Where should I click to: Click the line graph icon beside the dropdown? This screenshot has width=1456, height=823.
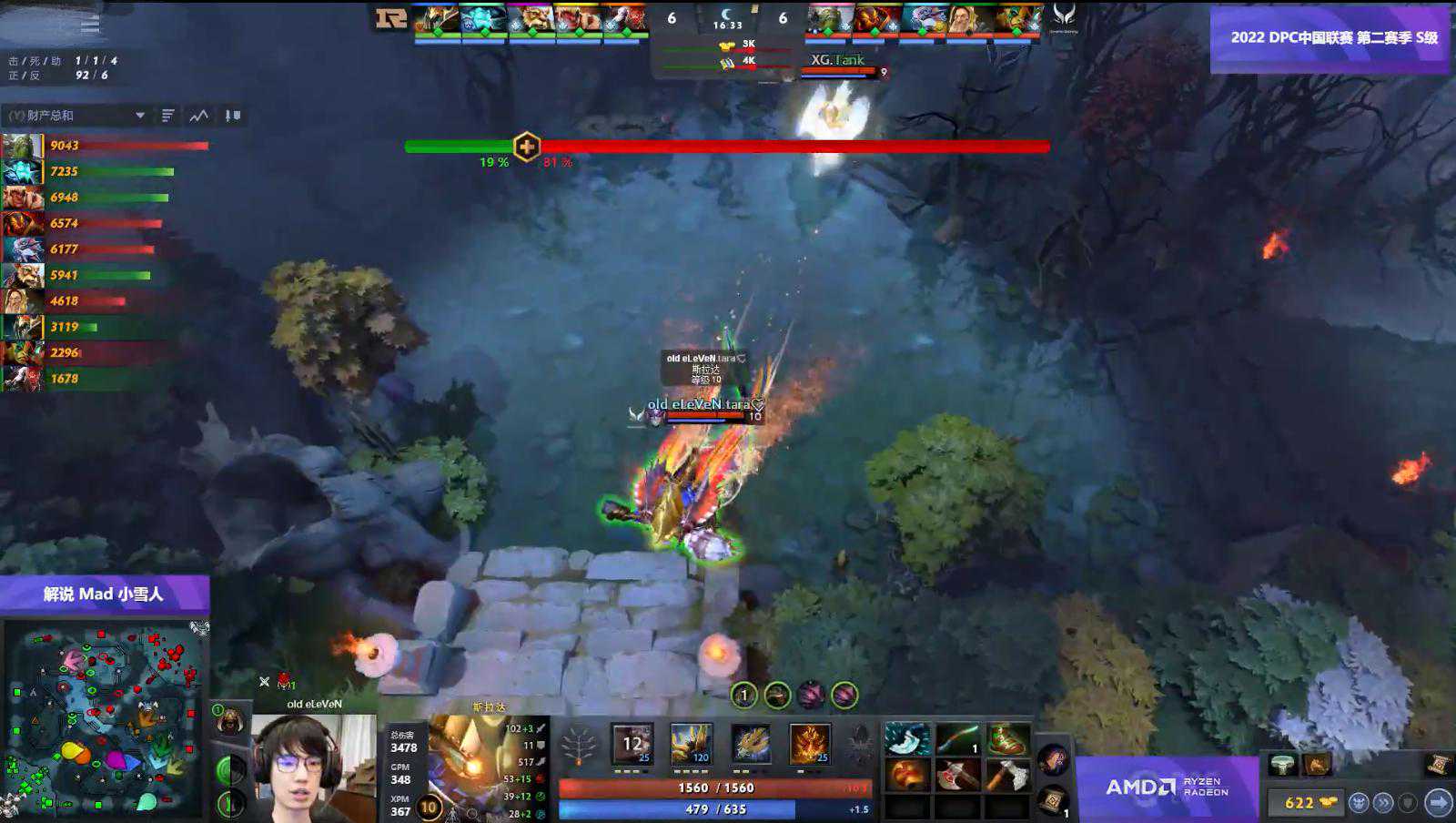click(x=199, y=116)
